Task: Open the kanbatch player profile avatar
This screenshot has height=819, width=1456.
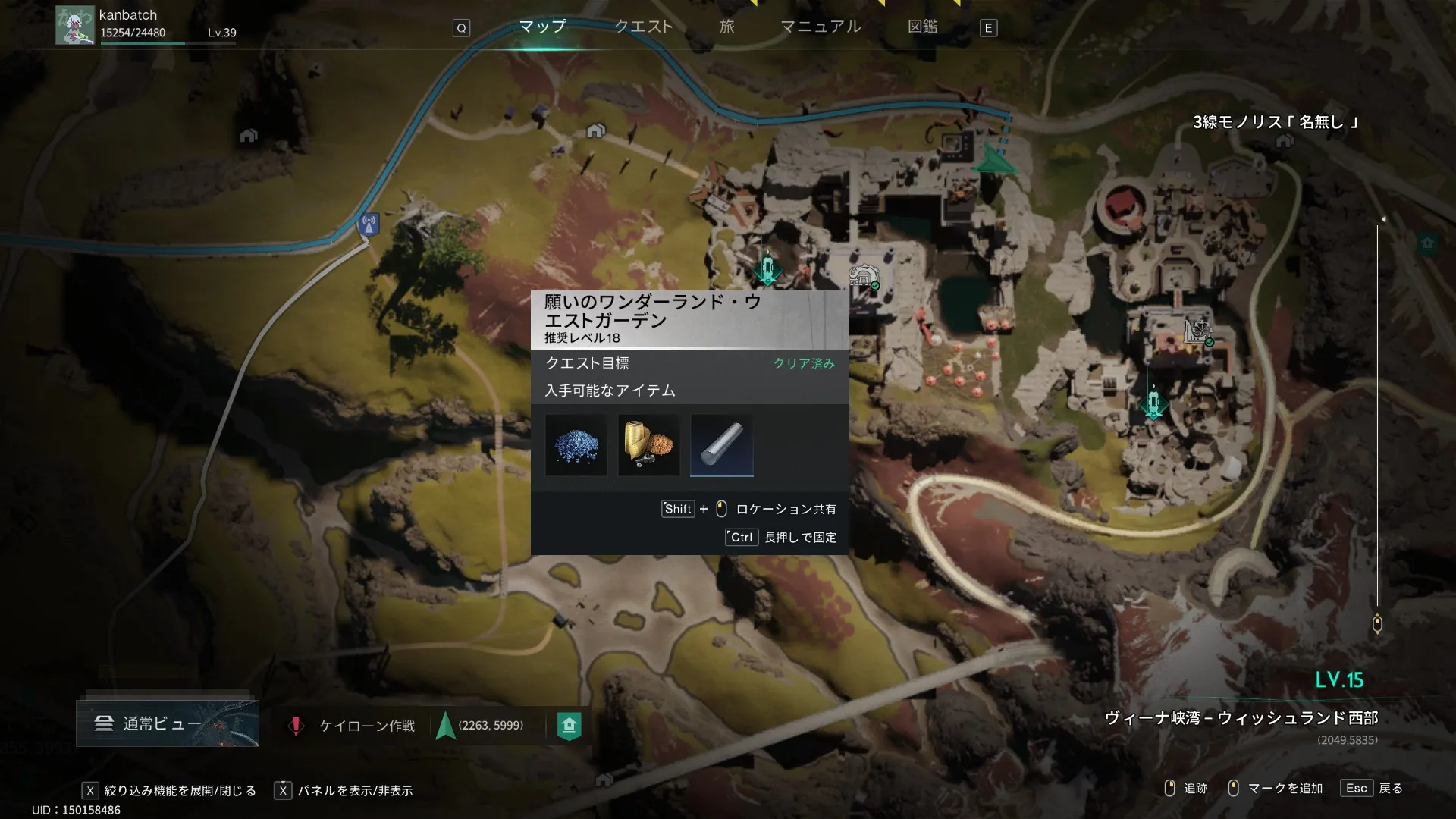Action: click(x=74, y=25)
